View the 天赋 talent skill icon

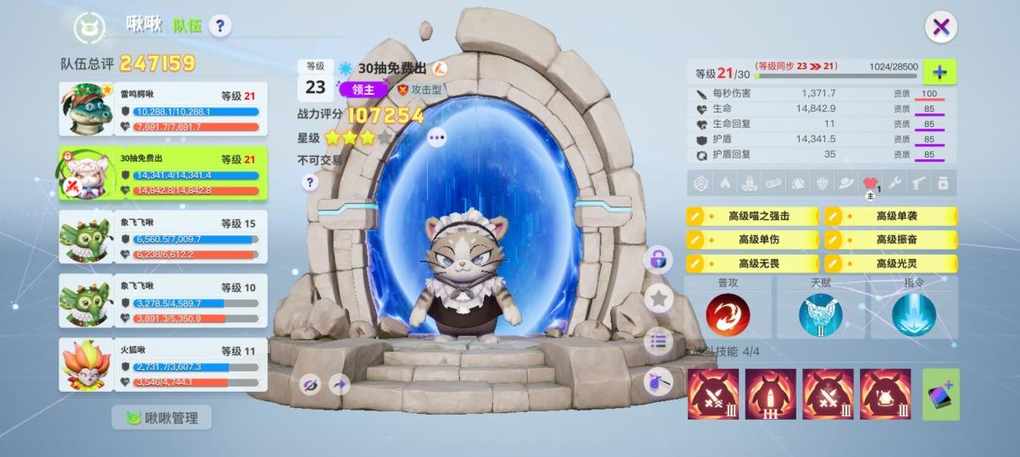pyautogui.click(x=819, y=314)
